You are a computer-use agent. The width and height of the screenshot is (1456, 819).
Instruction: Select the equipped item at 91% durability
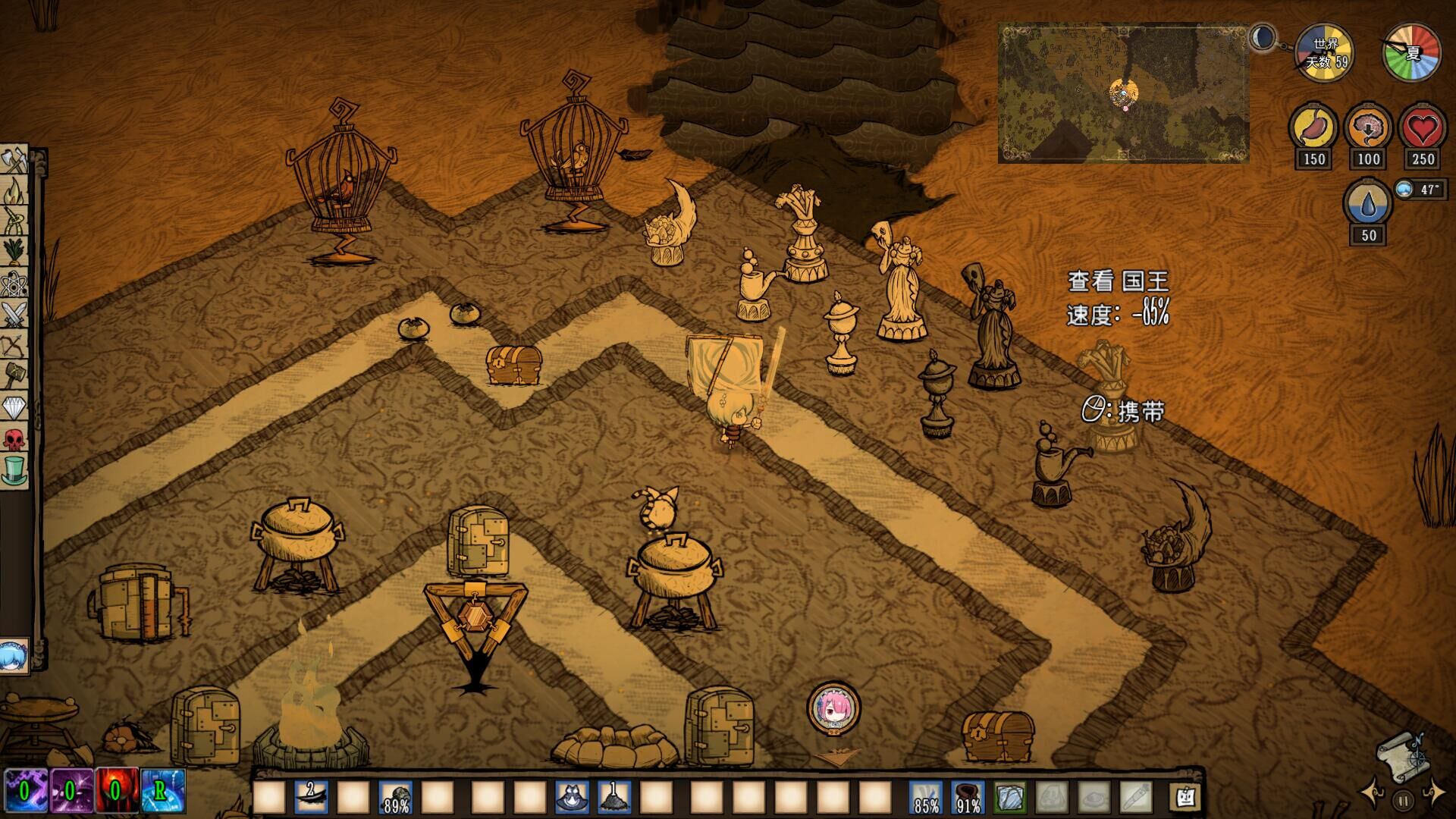click(968, 798)
